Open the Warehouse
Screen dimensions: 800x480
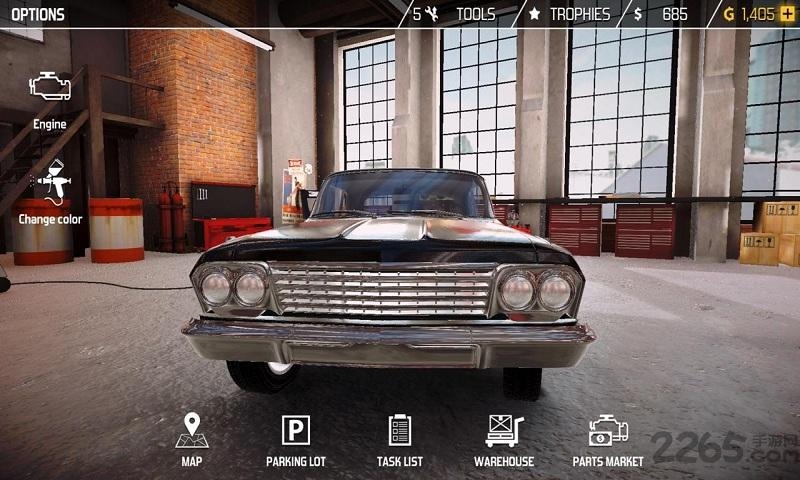(504, 437)
